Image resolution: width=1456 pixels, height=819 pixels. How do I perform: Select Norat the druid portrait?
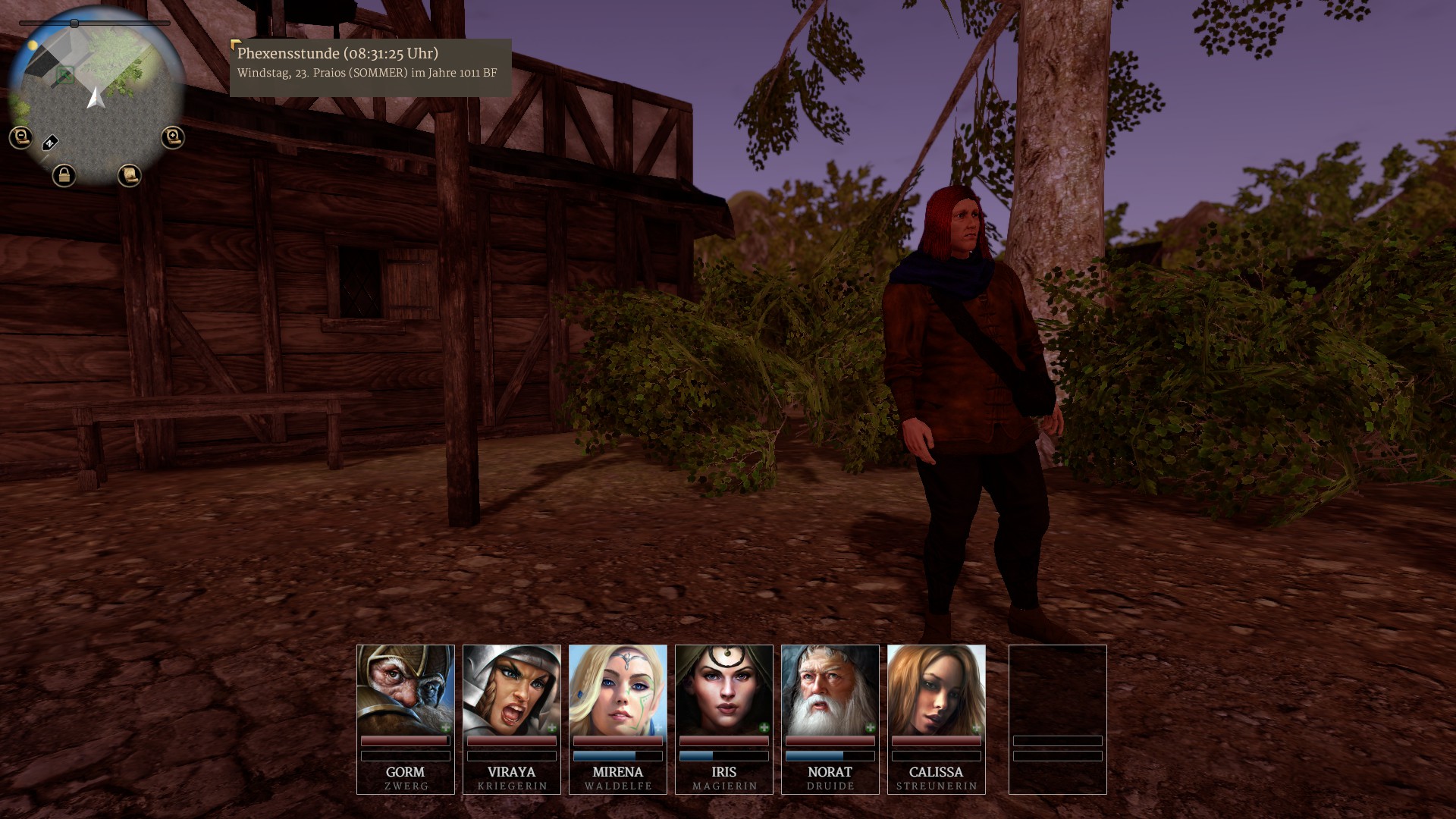pyautogui.click(x=830, y=689)
